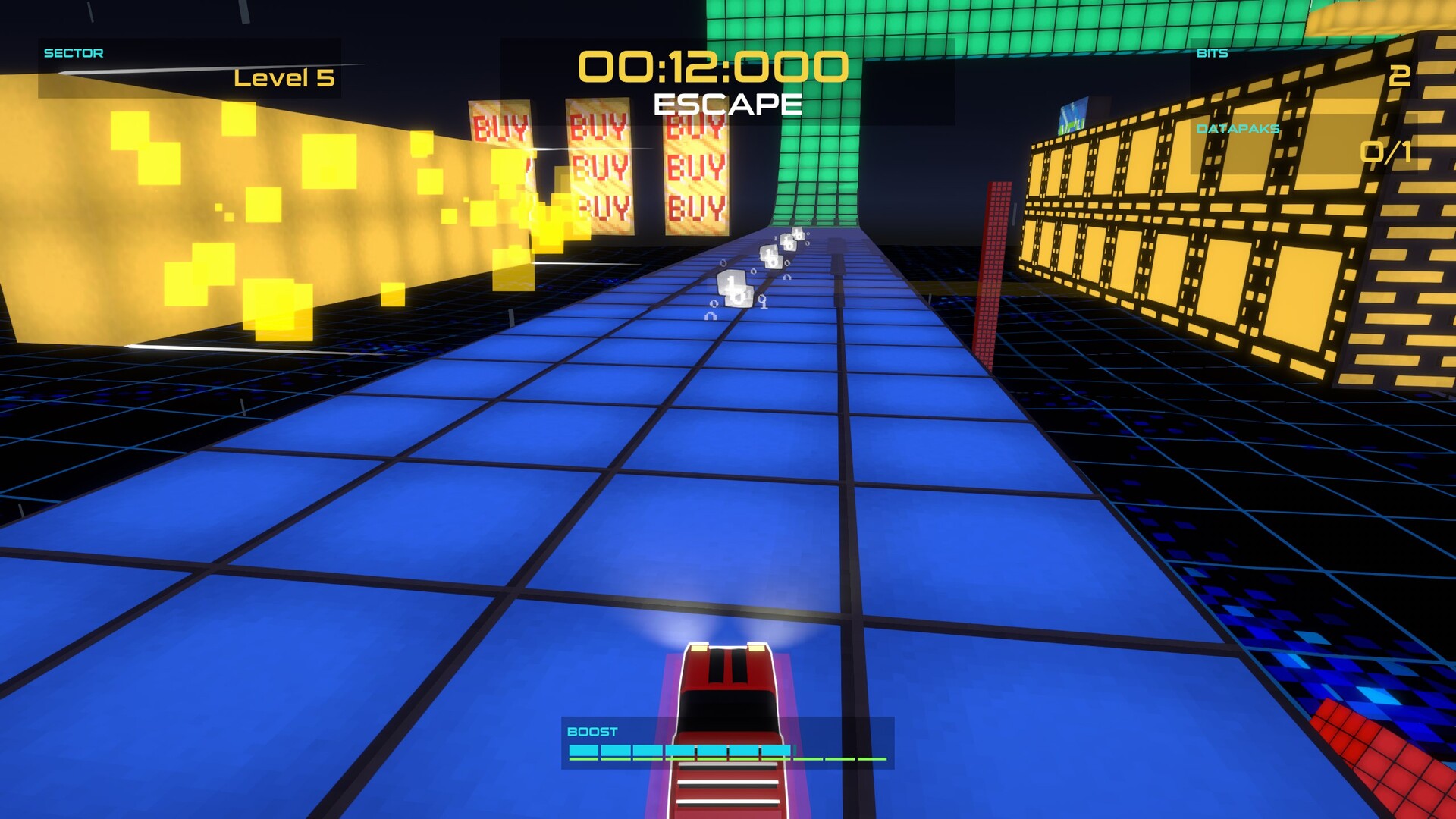This screenshot has width=1456, height=819.
Task: Click the blue billboard screen on right wall
Action: tap(1073, 115)
